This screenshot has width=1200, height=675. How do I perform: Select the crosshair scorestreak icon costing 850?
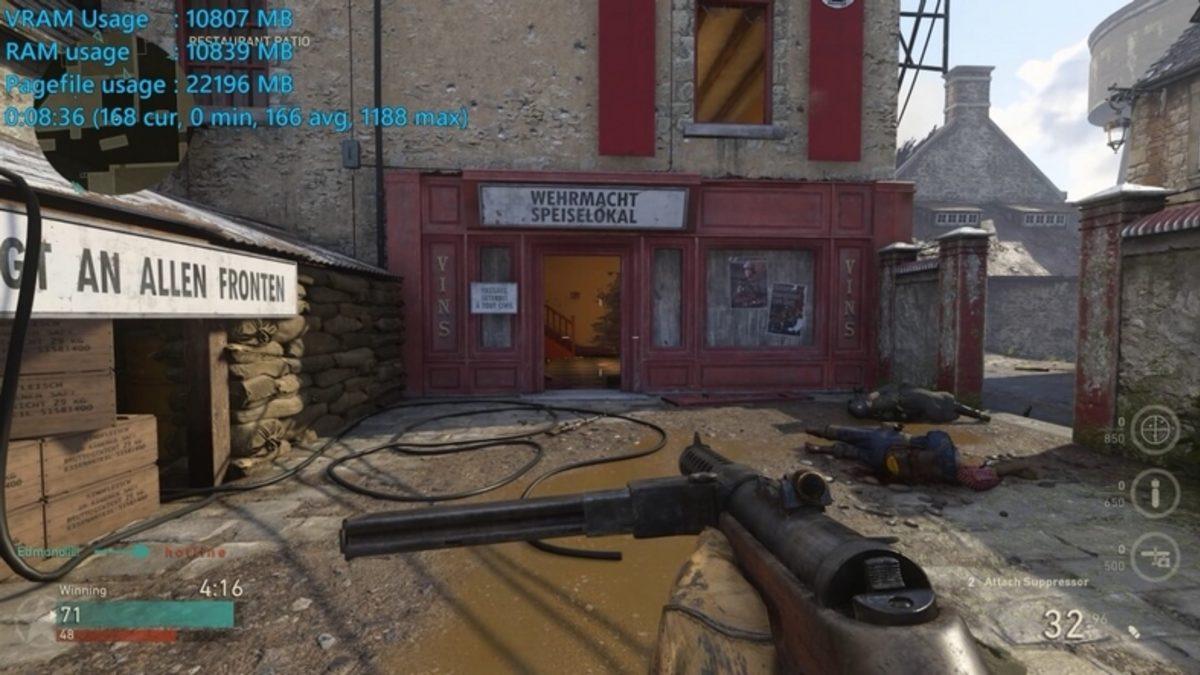click(1155, 429)
